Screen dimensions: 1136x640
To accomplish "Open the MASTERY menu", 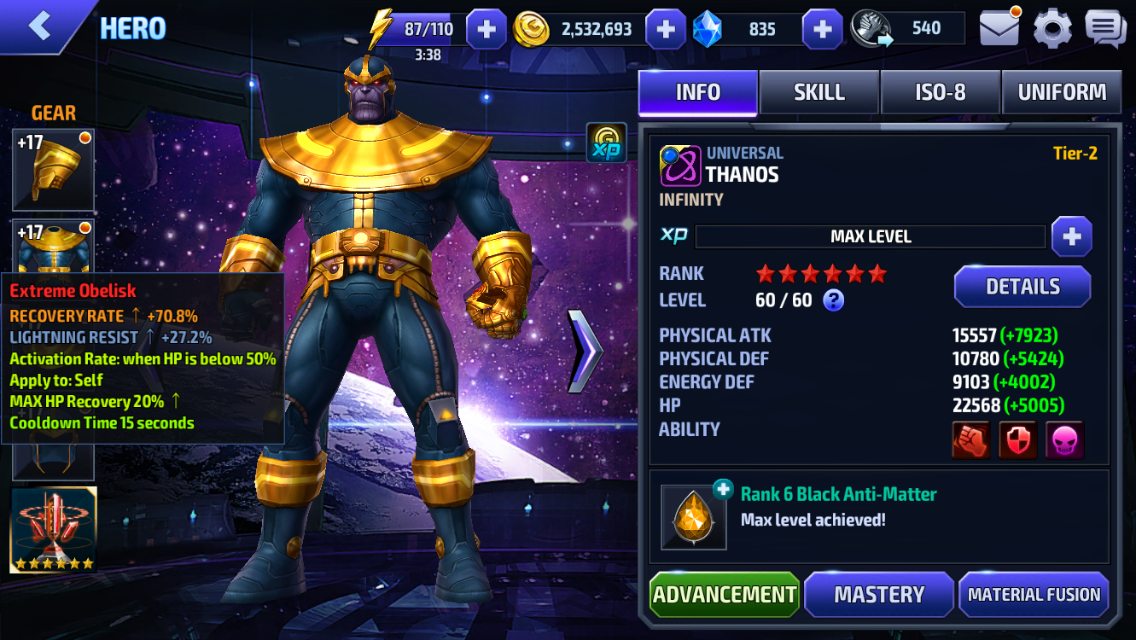I will click(x=879, y=595).
